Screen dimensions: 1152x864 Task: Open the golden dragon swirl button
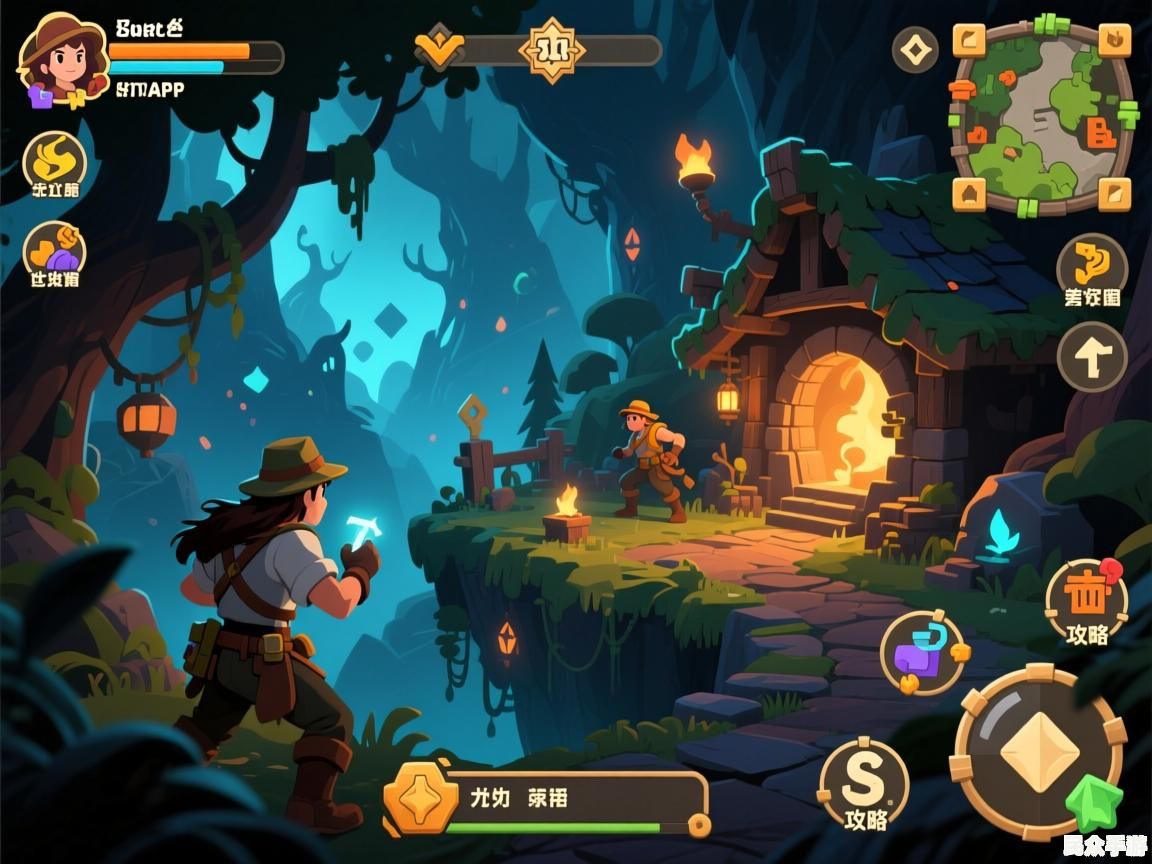[x=1092, y=265]
